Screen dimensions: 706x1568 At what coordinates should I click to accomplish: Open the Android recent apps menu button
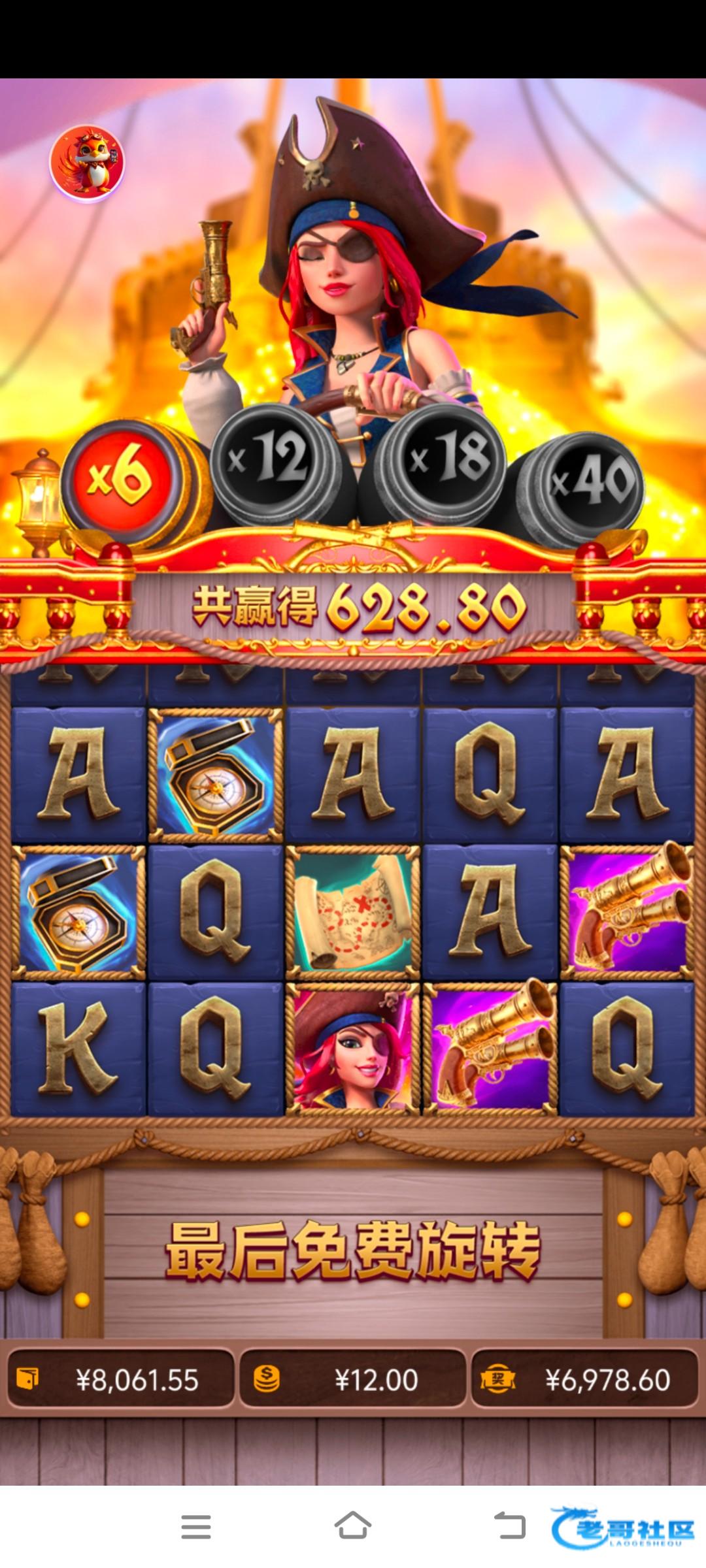pyautogui.click(x=195, y=1527)
